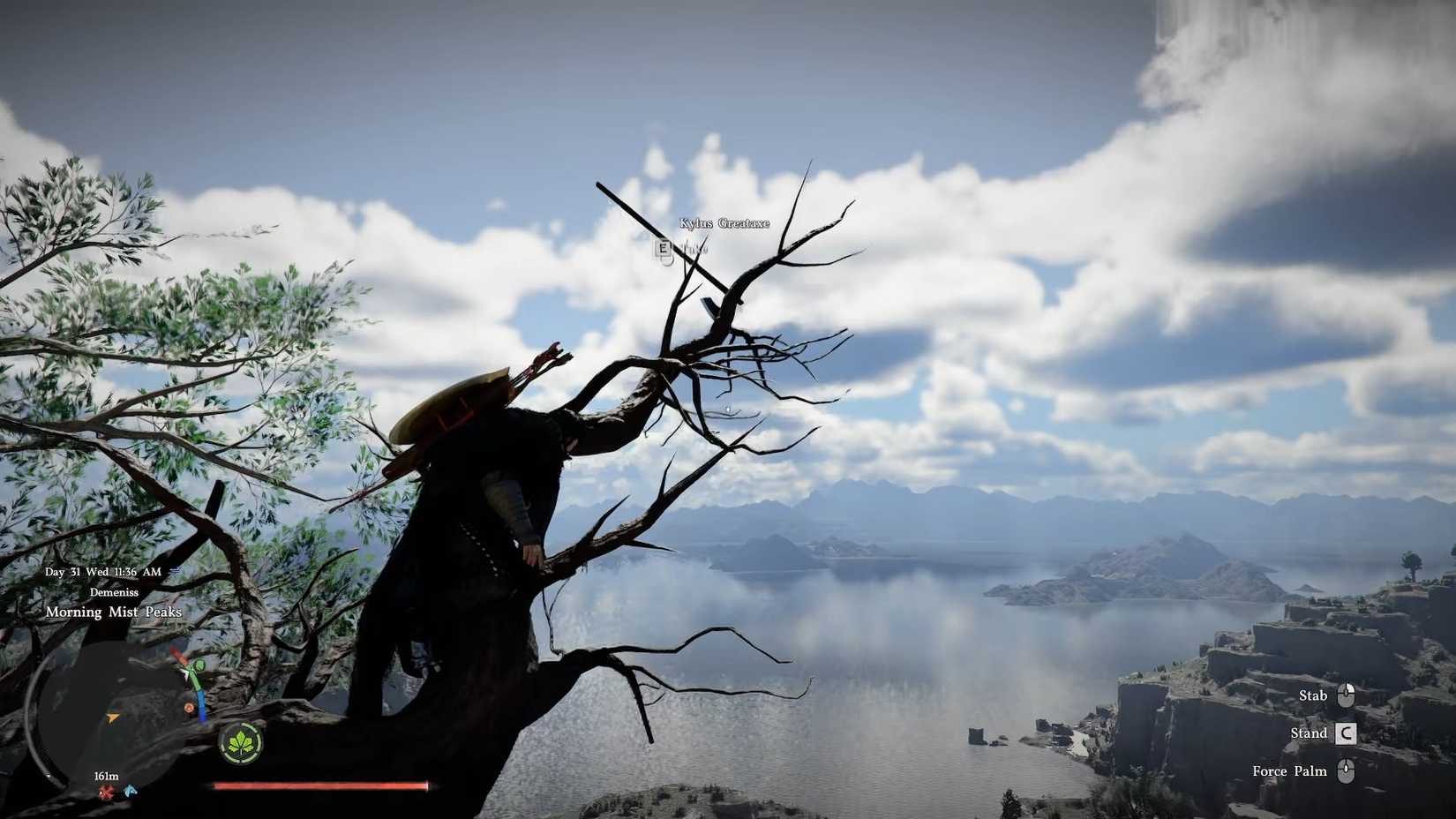Screen dimensions: 1456x819
Task: Click the Demeniss region label
Action: (x=114, y=592)
